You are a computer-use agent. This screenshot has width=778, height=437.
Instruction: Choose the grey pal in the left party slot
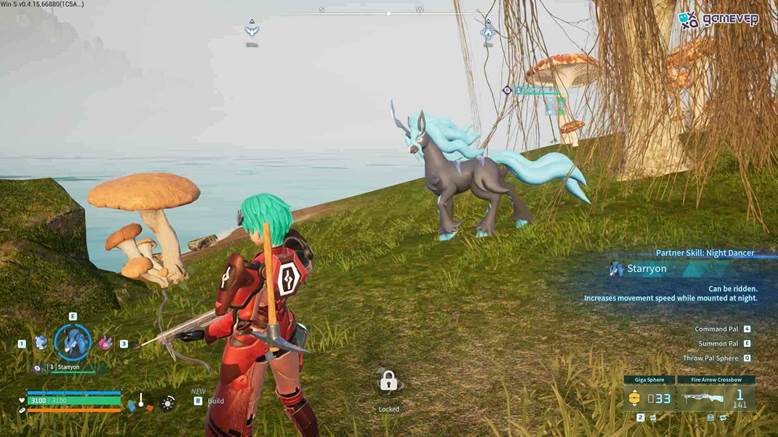pyautogui.click(x=41, y=343)
